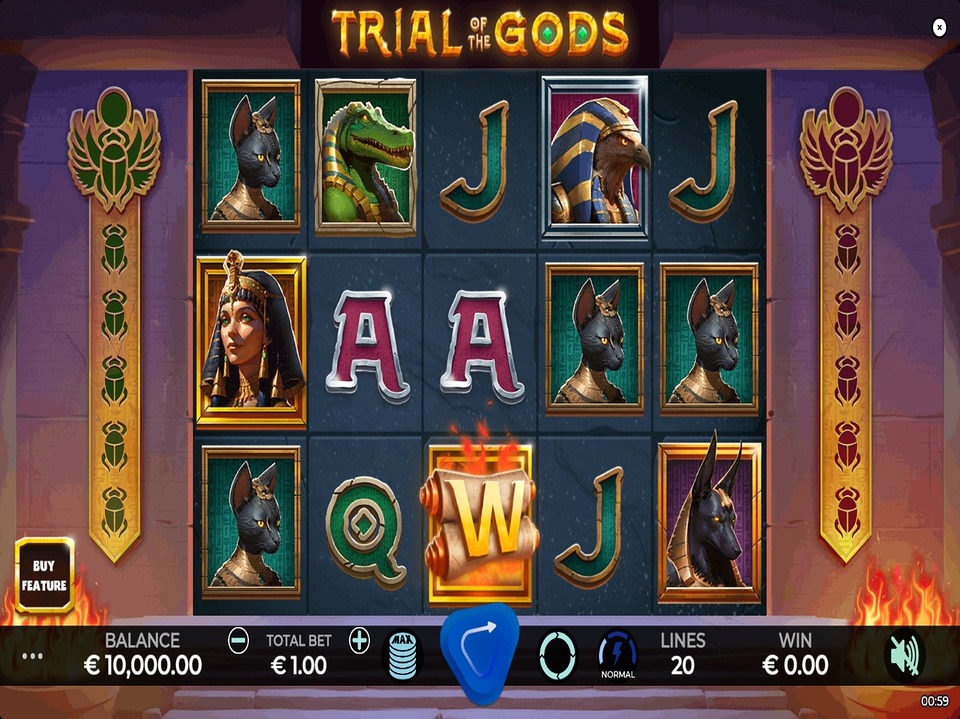This screenshot has width=960, height=719.
Task: Decrease the total bet with minus
Action: (x=238, y=641)
